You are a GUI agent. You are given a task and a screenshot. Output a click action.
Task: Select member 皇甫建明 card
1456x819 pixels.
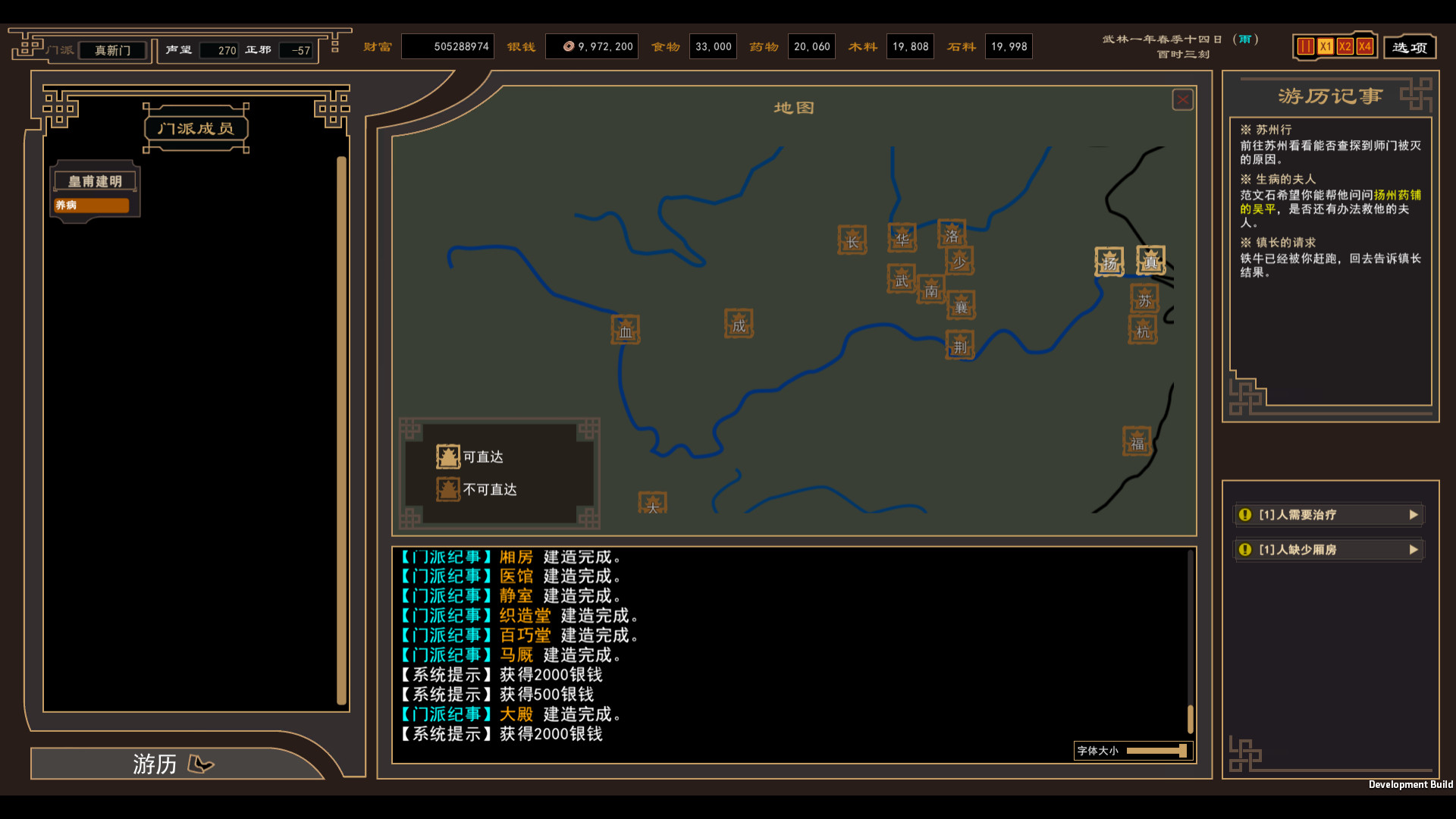point(95,191)
